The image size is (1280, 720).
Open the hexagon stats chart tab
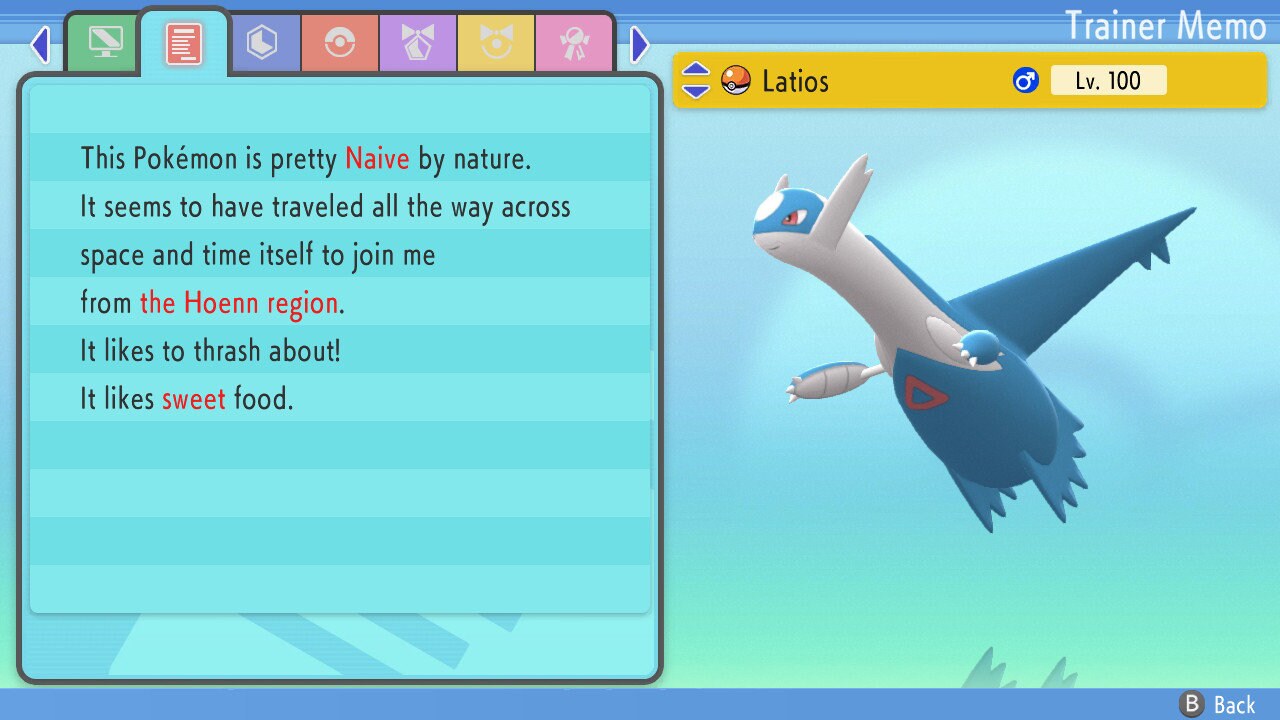click(262, 43)
